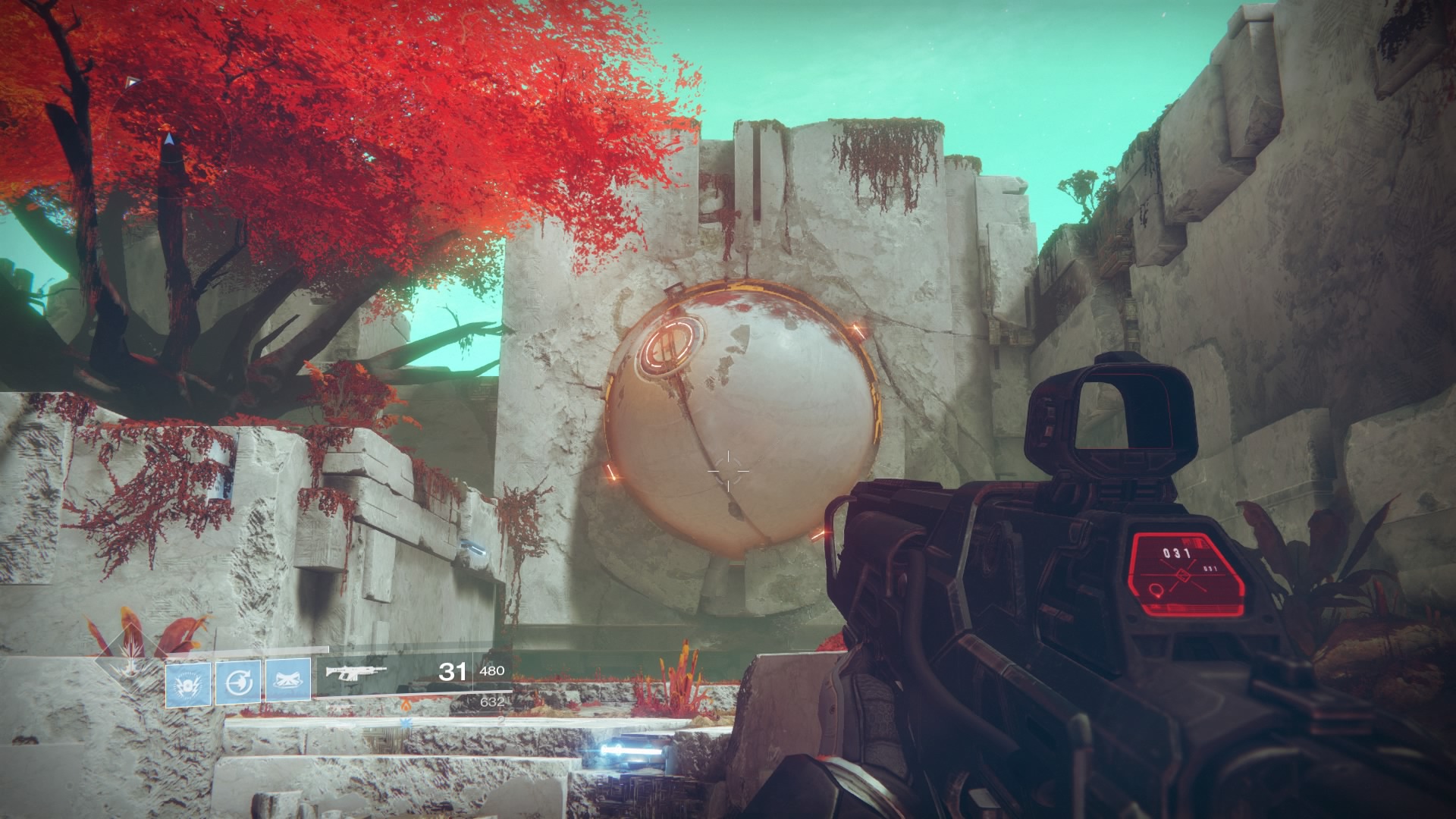Viewport: 1456px width, 819px height.
Task: Click the stack counter 2 beside the blue icon
Action: coord(500,721)
